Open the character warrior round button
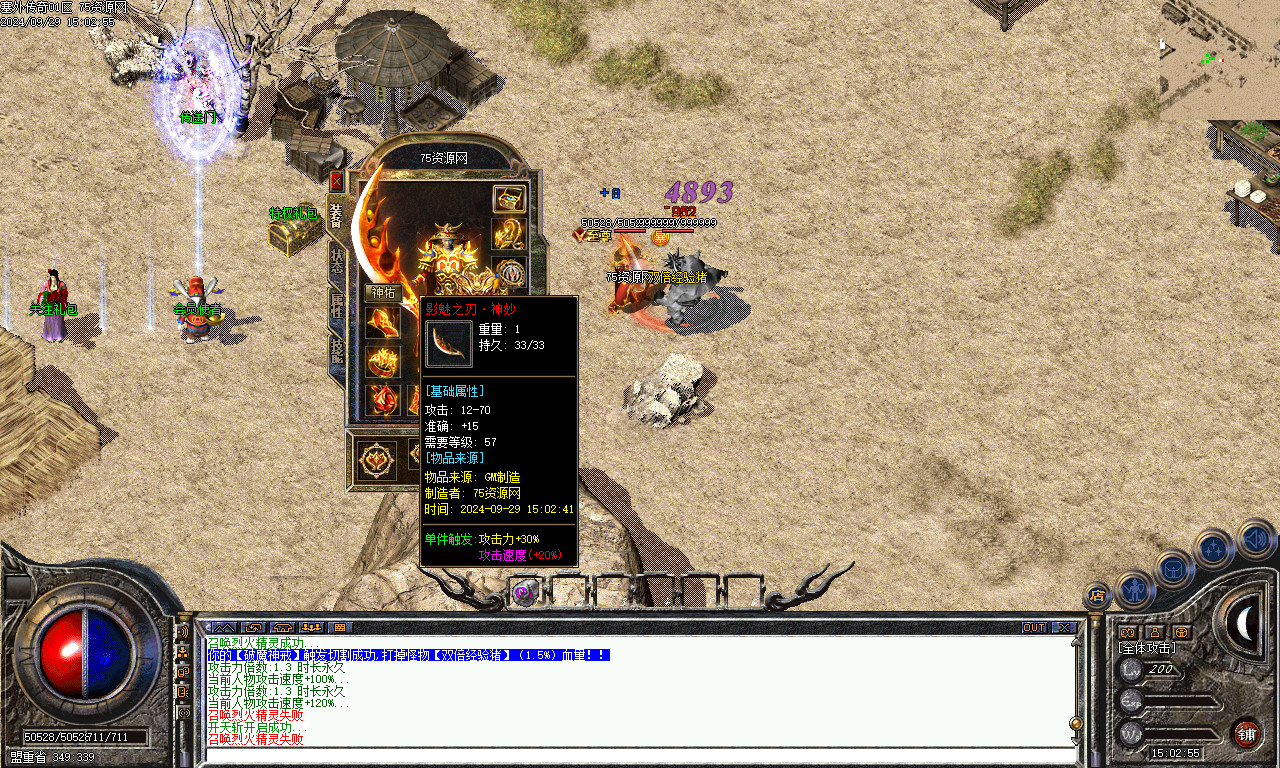The image size is (1280, 768). click(x=1136, y=588)
